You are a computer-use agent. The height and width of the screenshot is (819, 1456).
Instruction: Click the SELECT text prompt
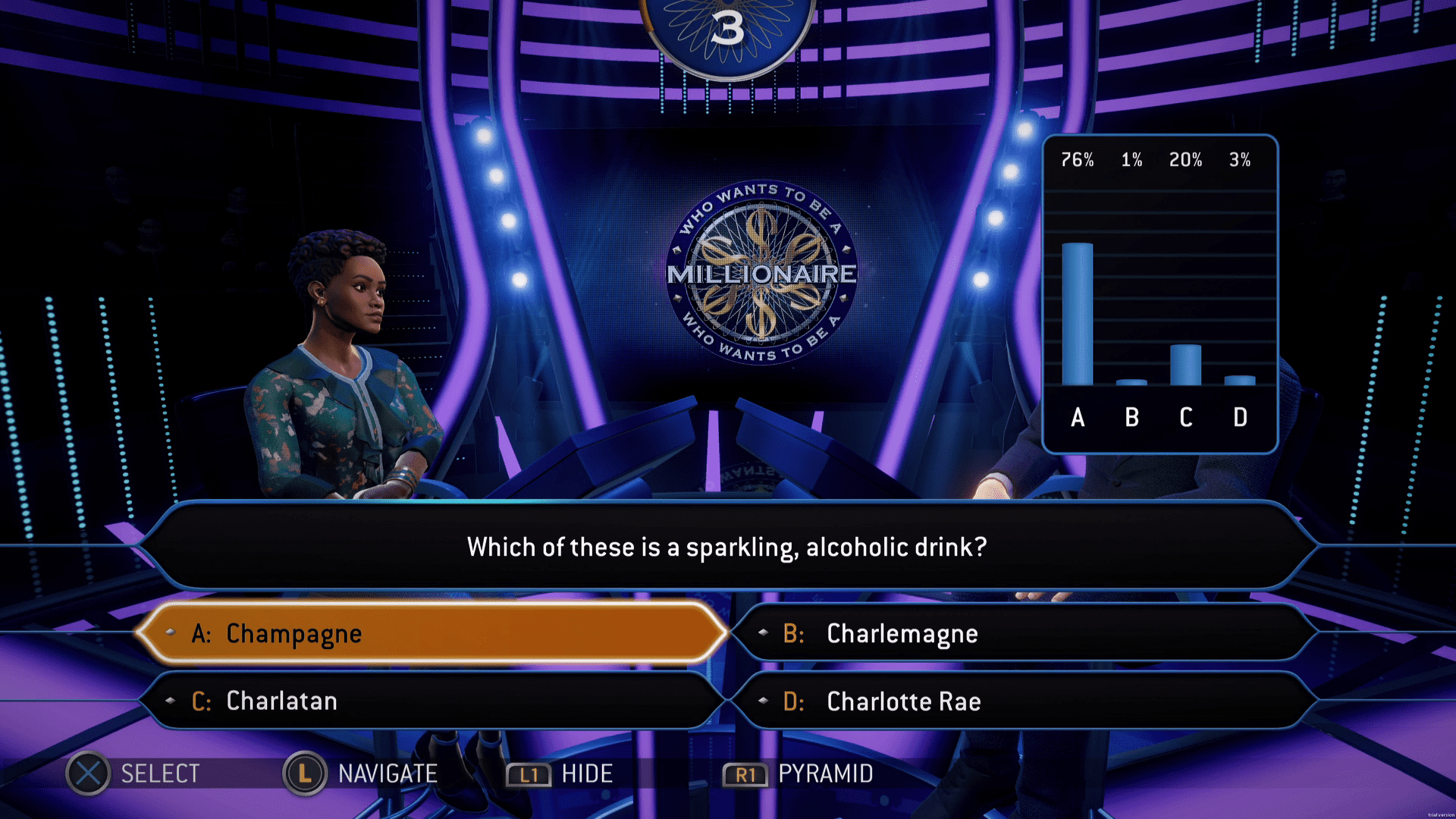point(160,773)
